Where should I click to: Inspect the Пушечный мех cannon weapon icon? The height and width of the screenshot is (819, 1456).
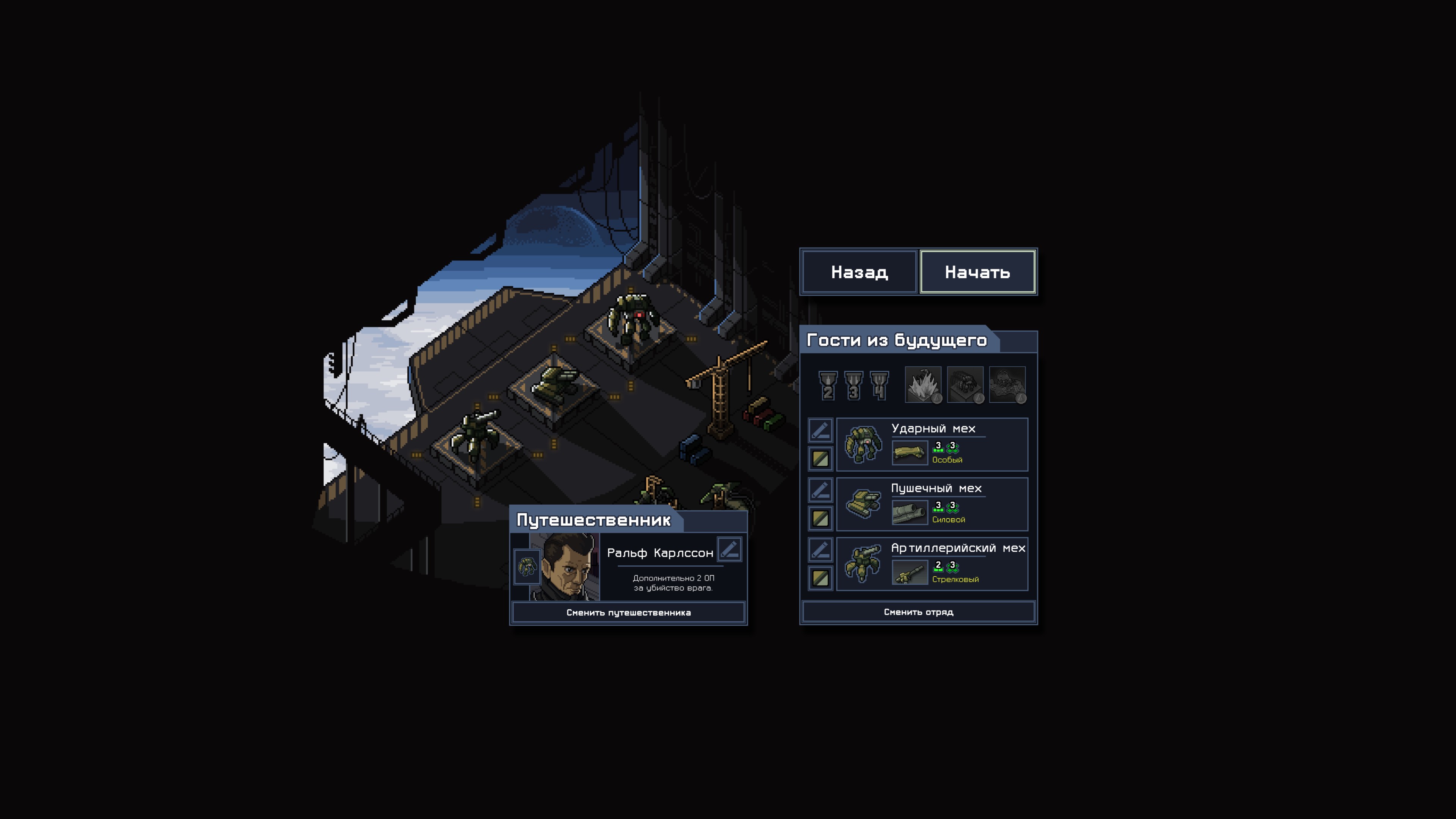tap(910, 513)
